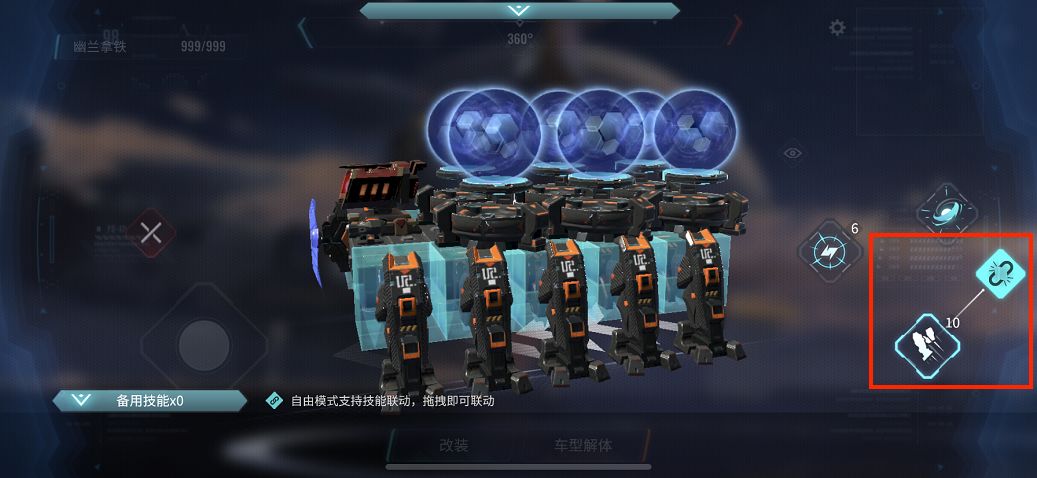Click the top collapse arrow bar
Screen dimensions: 1037x478
point(517,10)
